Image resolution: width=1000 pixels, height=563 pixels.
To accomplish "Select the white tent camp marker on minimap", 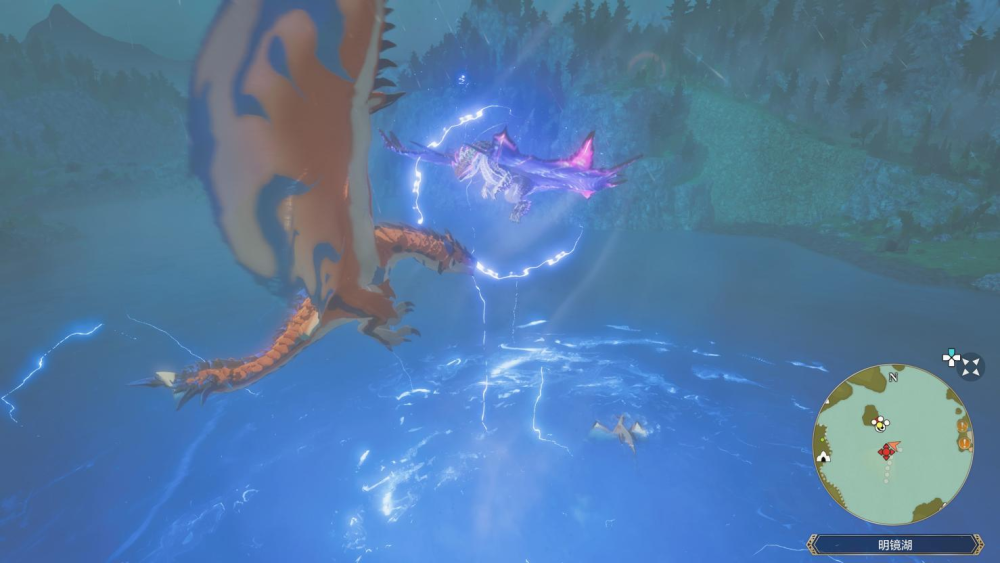I will click(824, 456).
